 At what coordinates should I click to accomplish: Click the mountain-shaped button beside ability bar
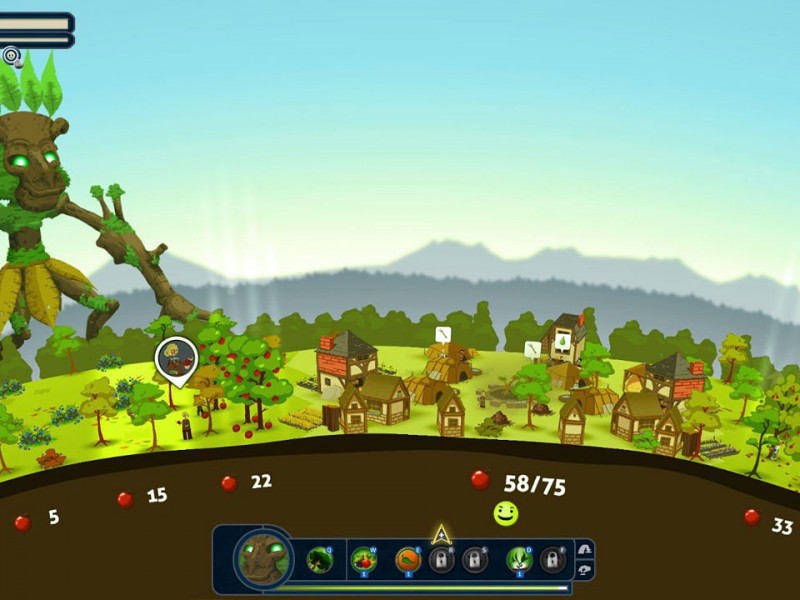point(585,549)
